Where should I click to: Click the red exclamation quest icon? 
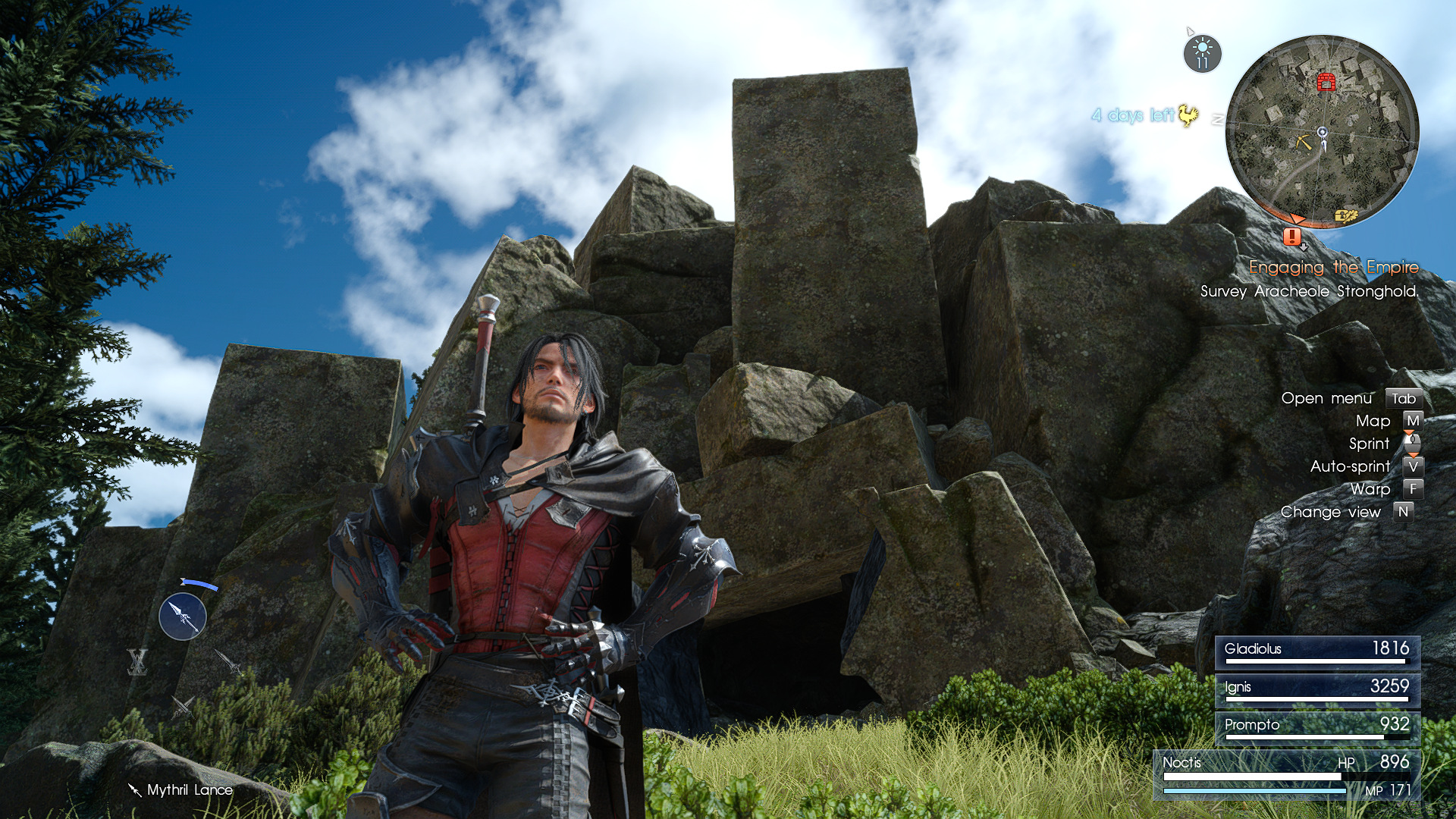tap(1292, 237)
